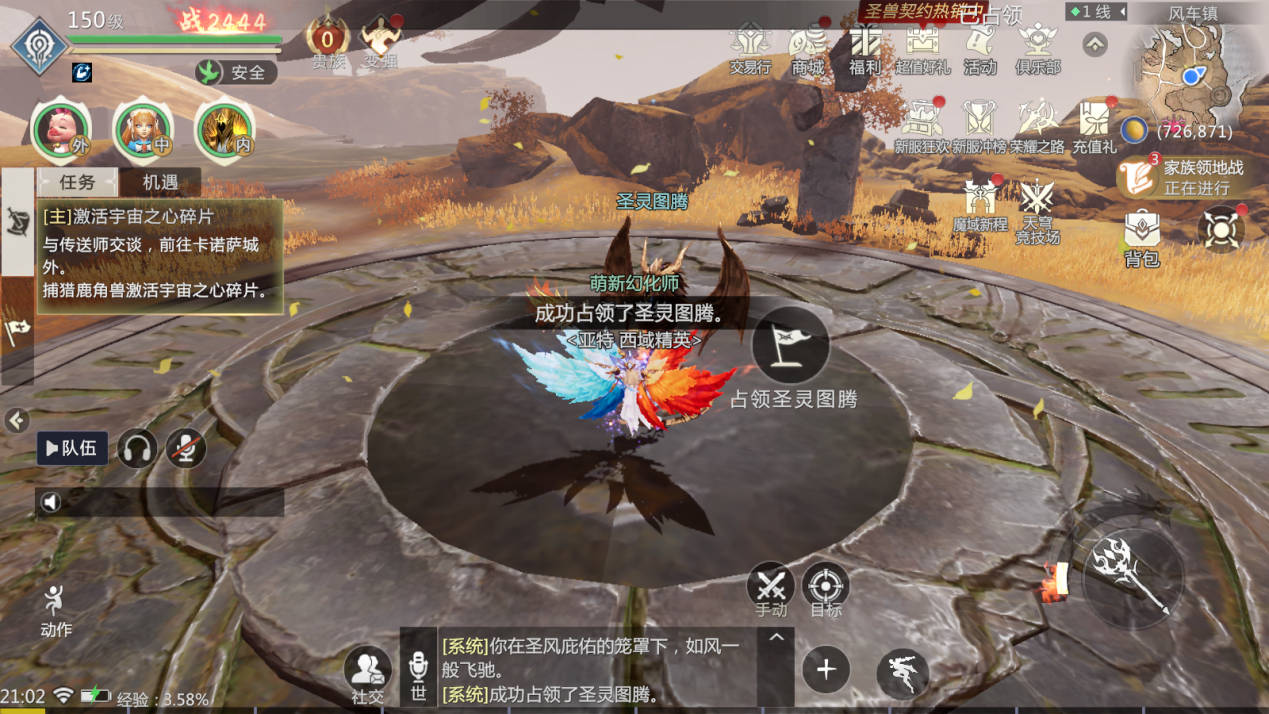The width and height of the screenshot is (1269, 714).
Task: Tap the 目标 target button
Action: (x=826, y=588)
